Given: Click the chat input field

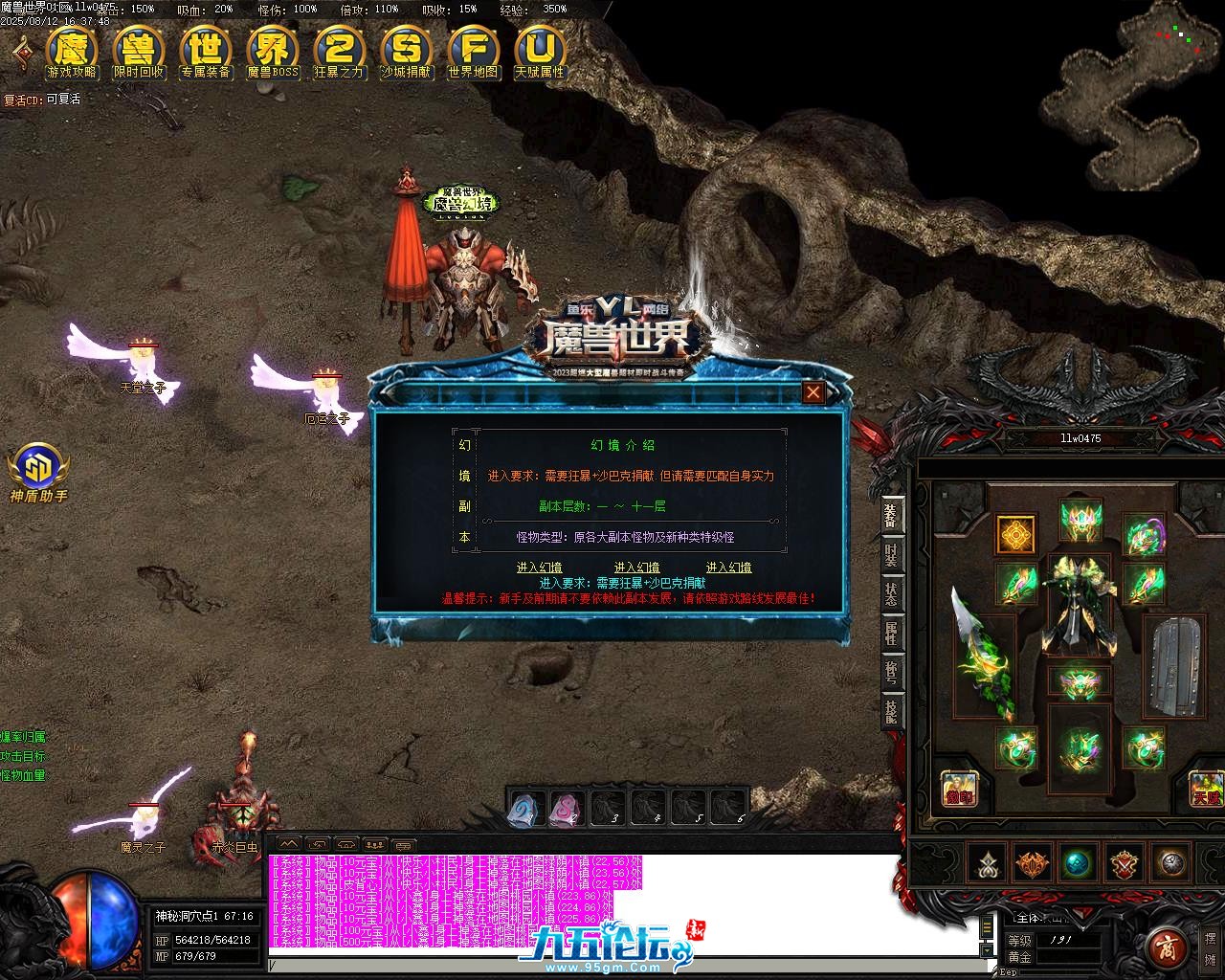Looking at the screenshot, I should point(622,967).
